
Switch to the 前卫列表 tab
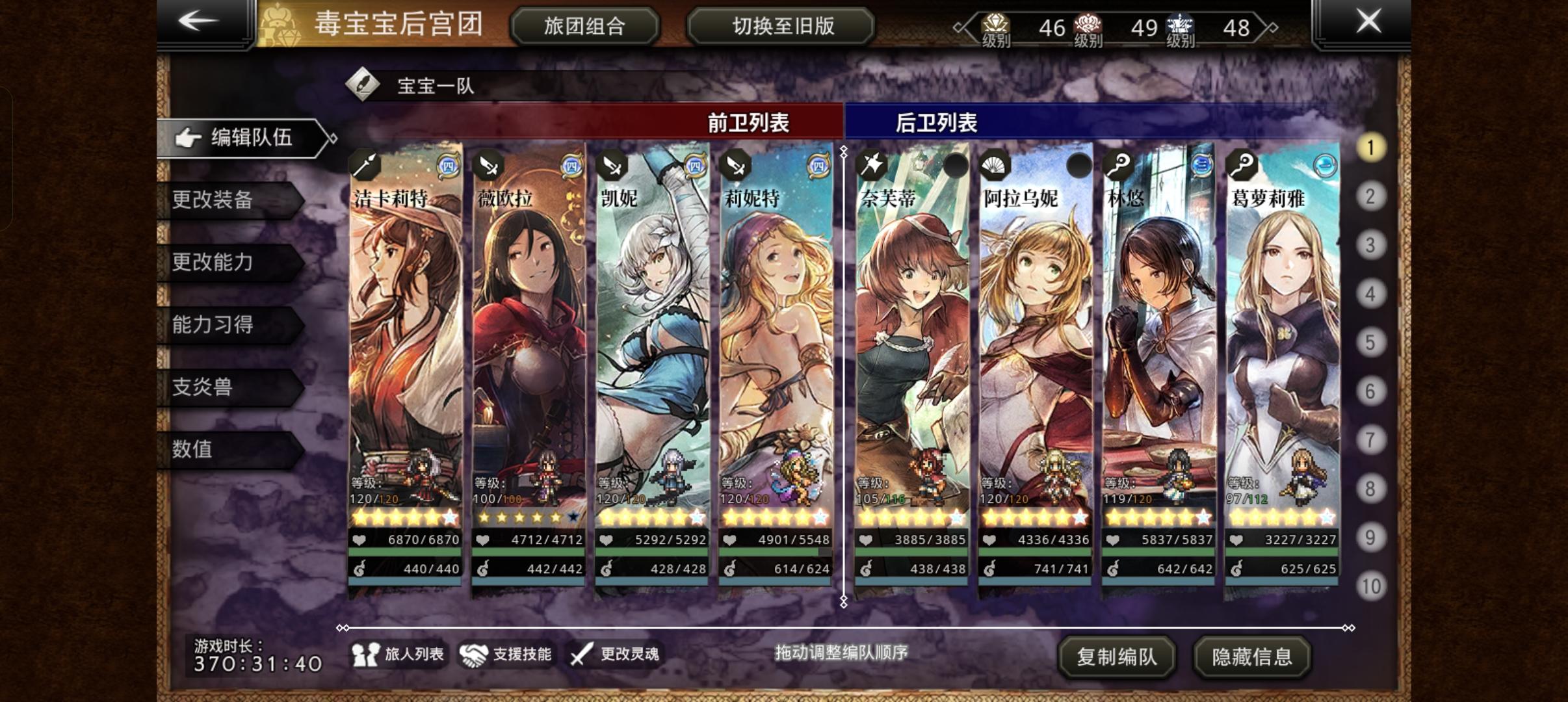coord(748,122)
